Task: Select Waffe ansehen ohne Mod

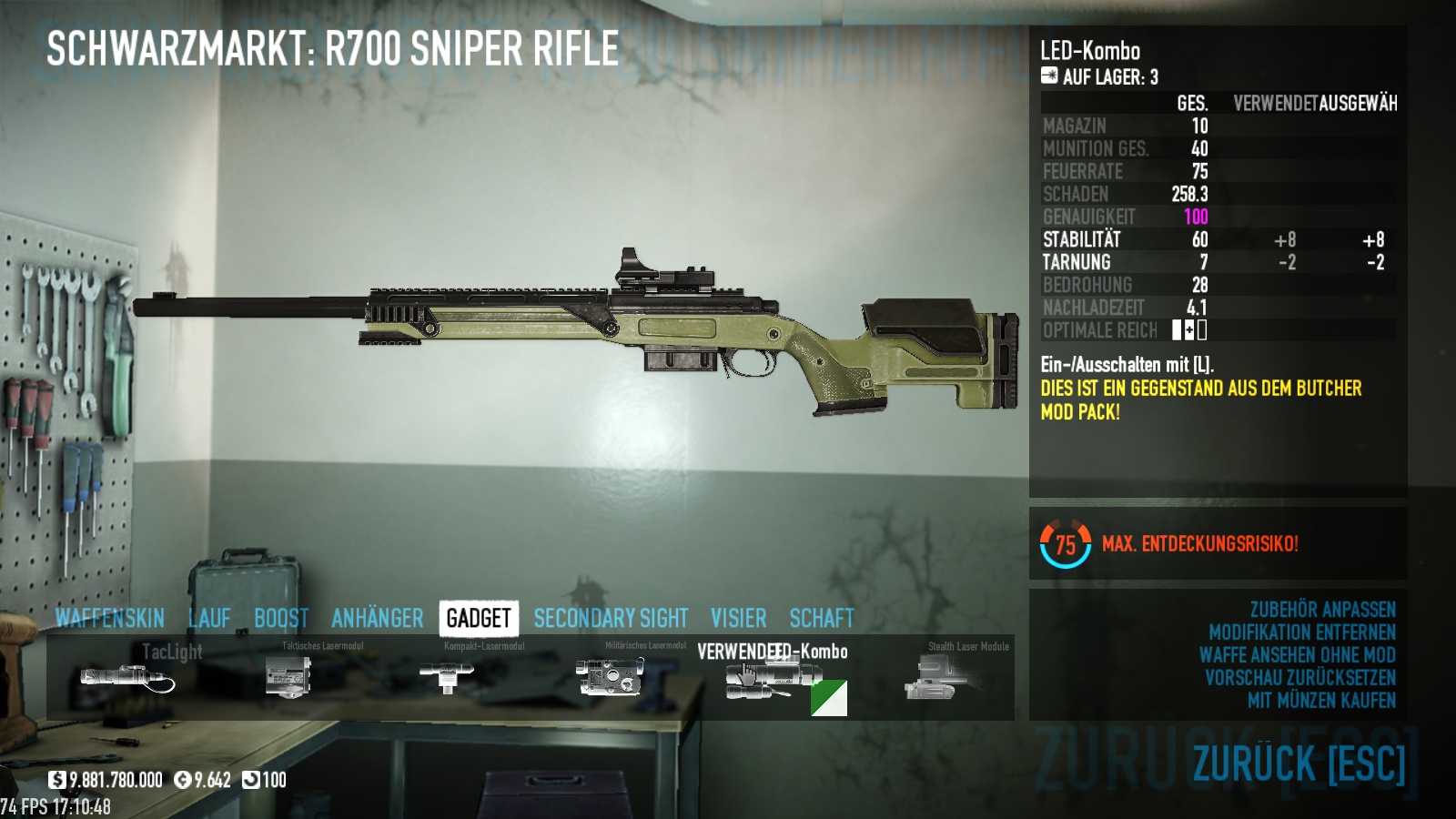Action: click(x=1297, y=655)
